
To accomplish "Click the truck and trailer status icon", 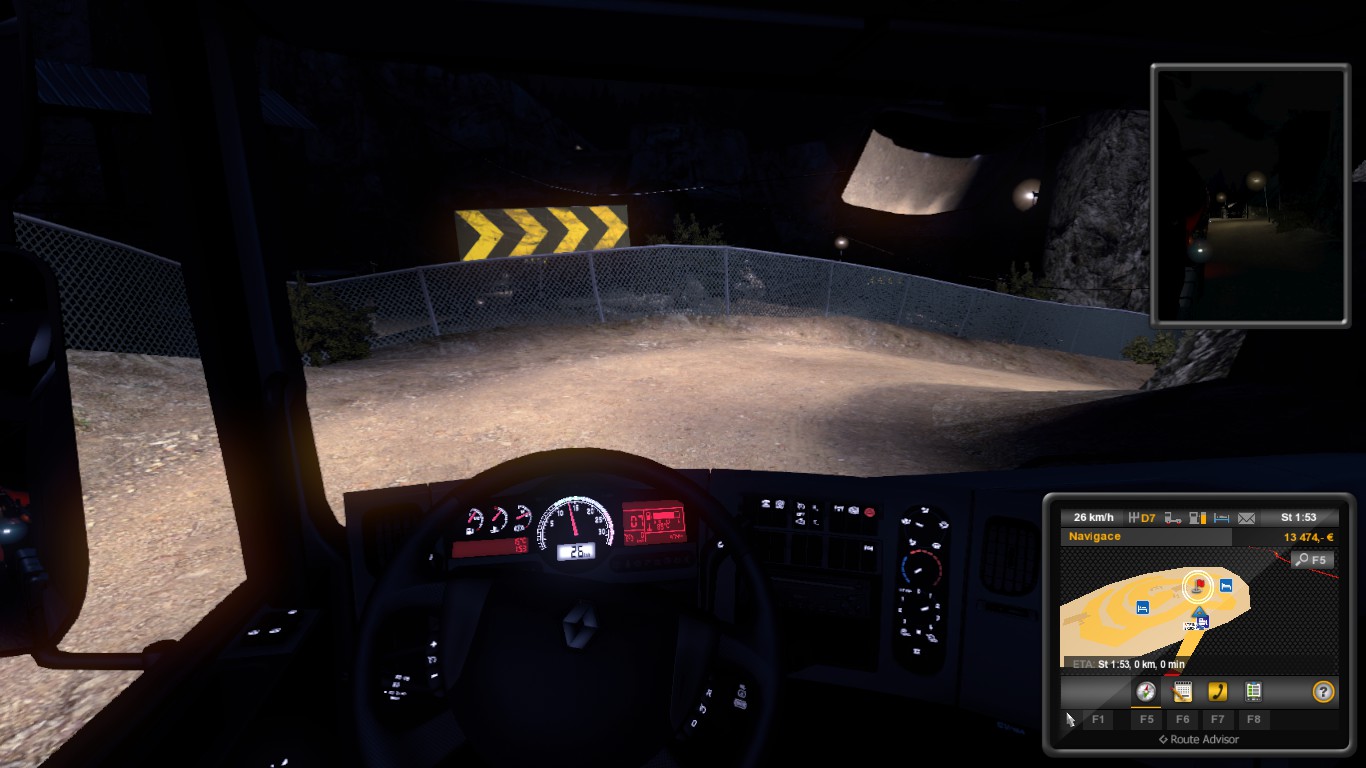I will pyautogui.click(x=1172, y=516).
